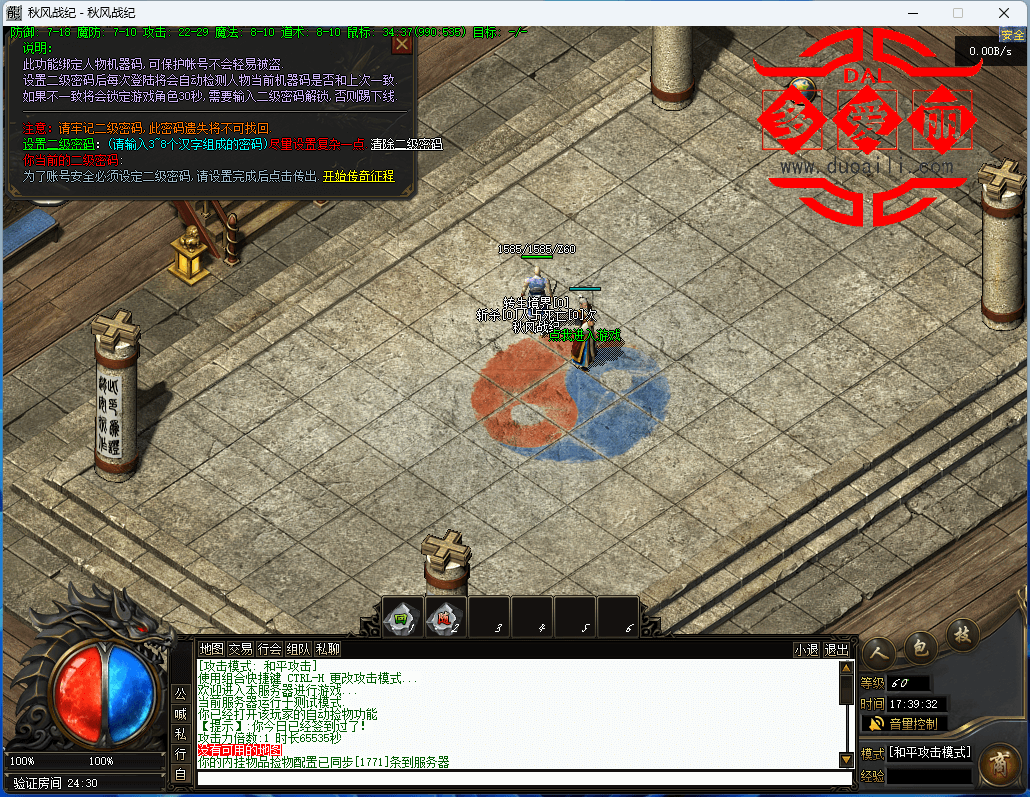
Task: Open the character sheet with 人 button
Action: point(879,649)
